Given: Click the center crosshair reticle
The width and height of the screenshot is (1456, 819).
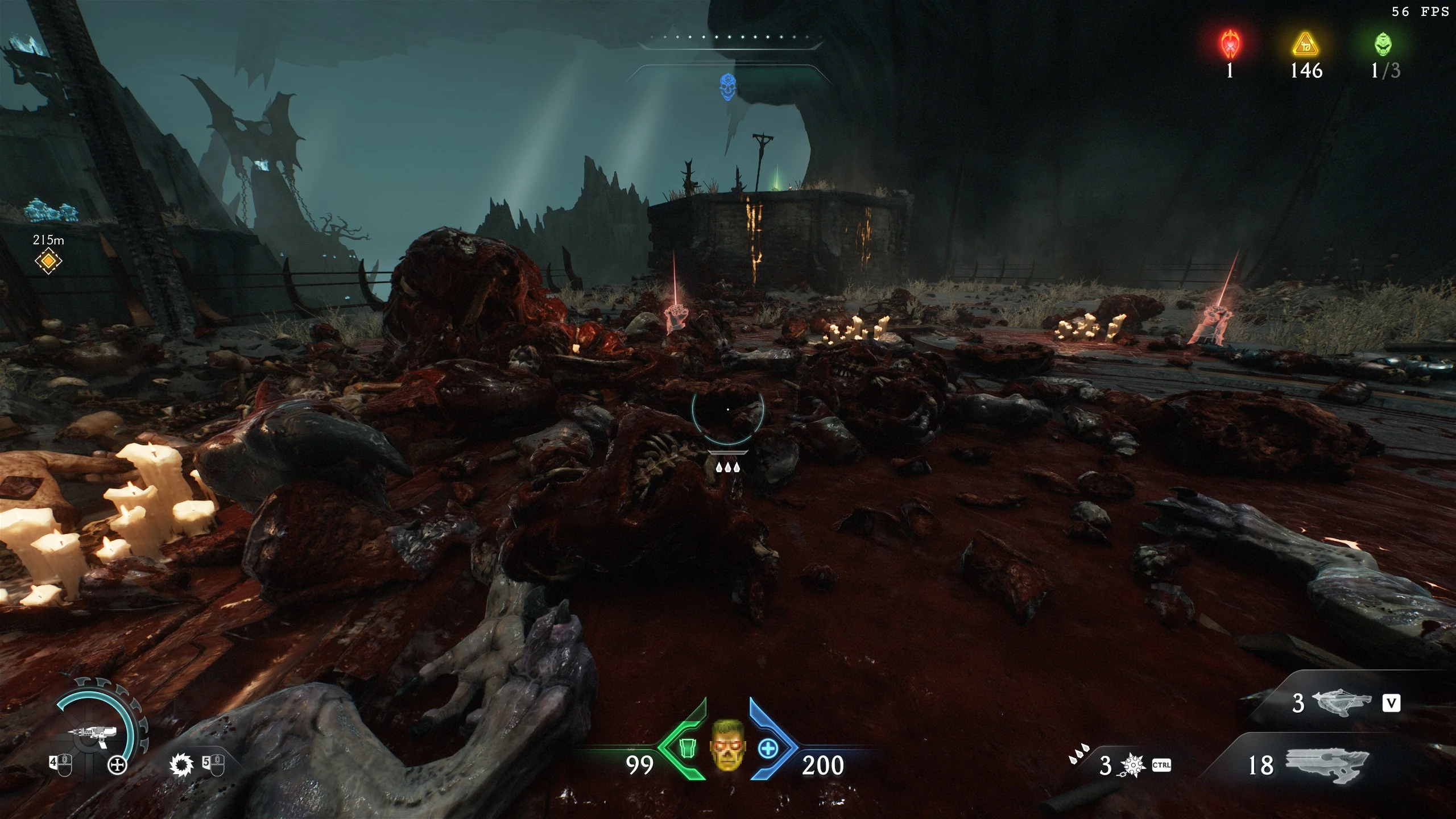Looking at the screenshot, I should [728, 409].
